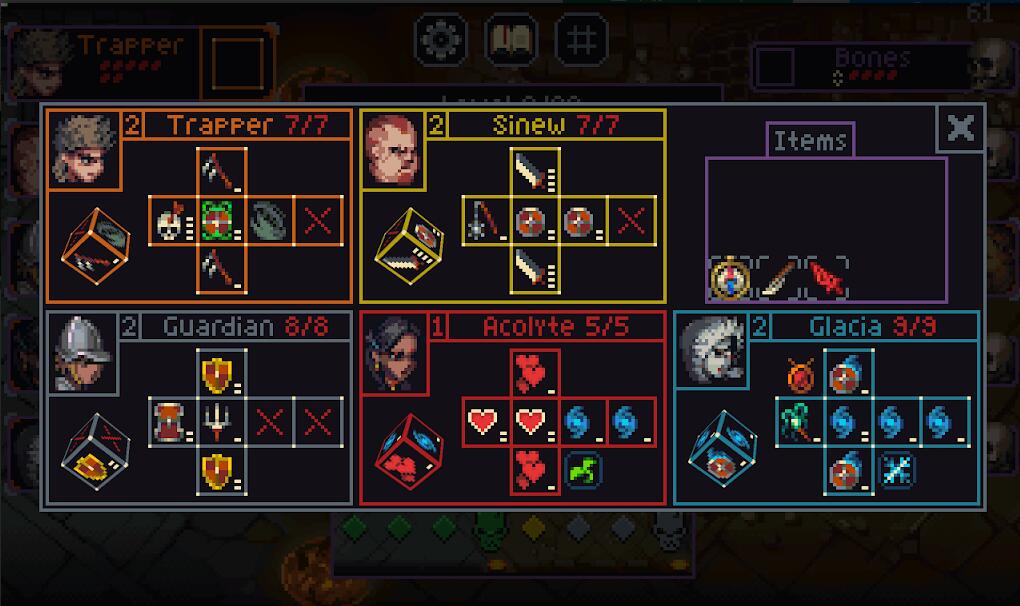Open the gear settings menu
The width and height of the screenshot is (1020, 606).
click(x=440, y=40)
